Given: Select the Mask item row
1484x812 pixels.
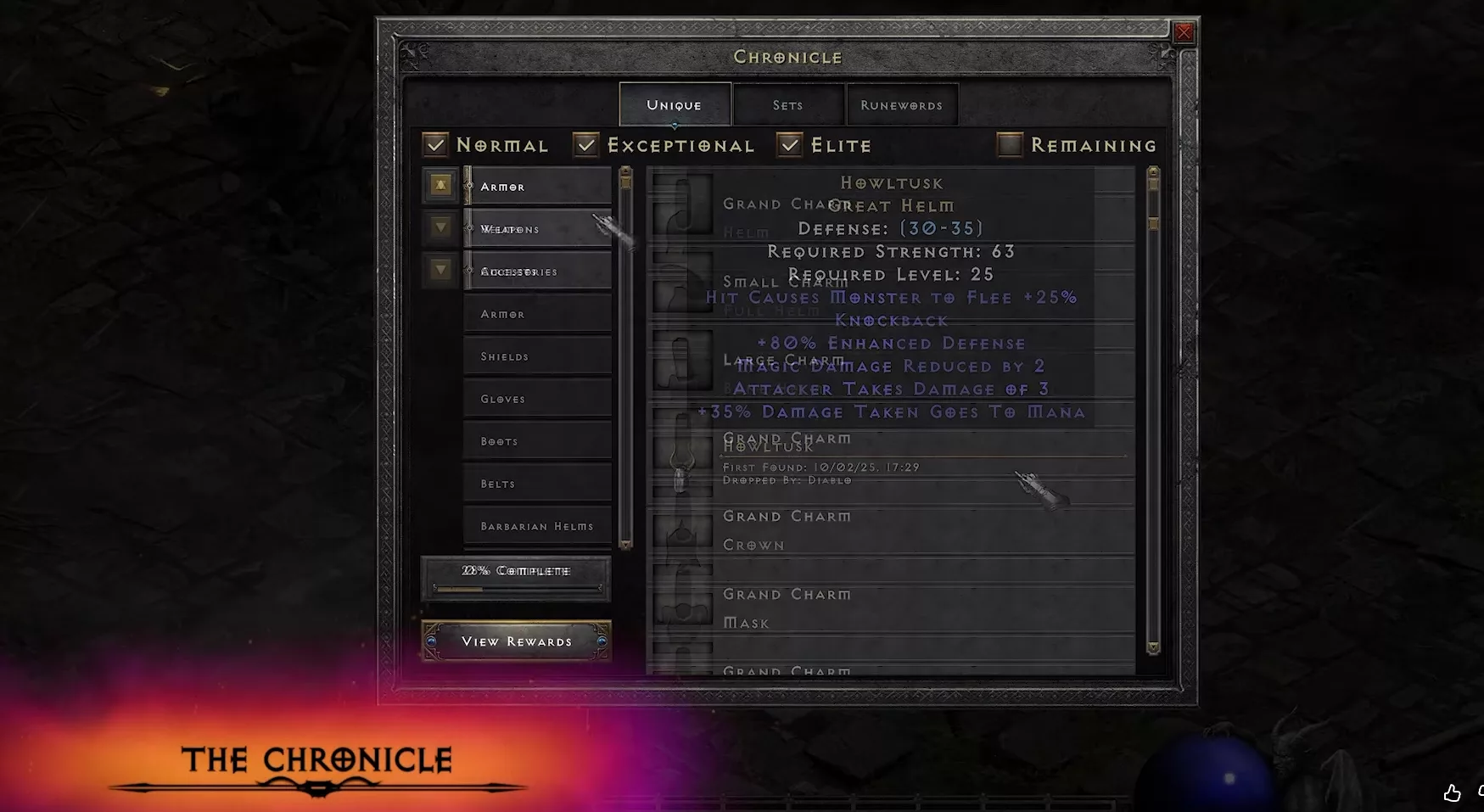Looking at the screenshot, I should 891,609.
